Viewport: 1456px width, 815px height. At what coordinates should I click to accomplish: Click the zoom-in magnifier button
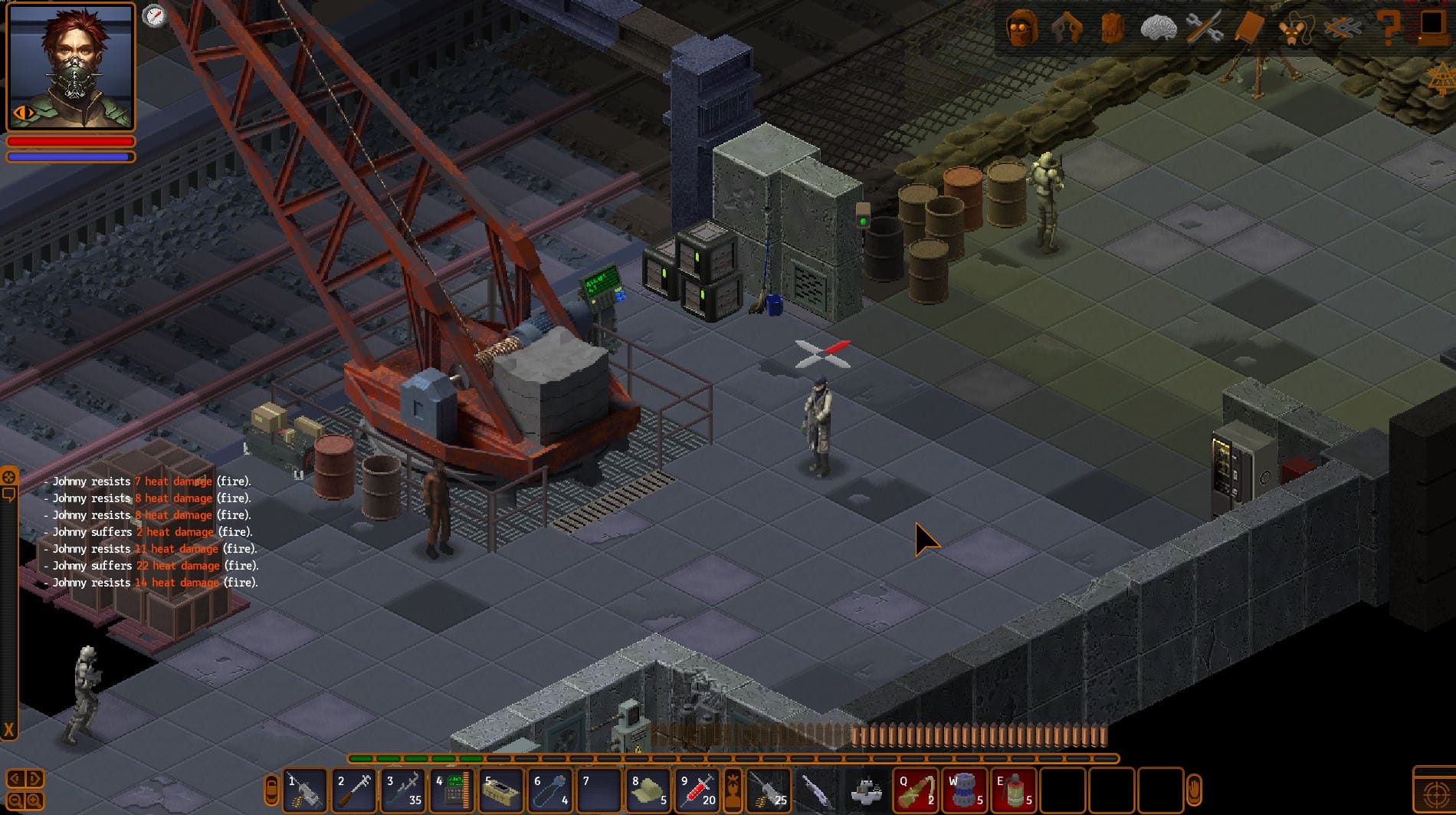[34, 801]
